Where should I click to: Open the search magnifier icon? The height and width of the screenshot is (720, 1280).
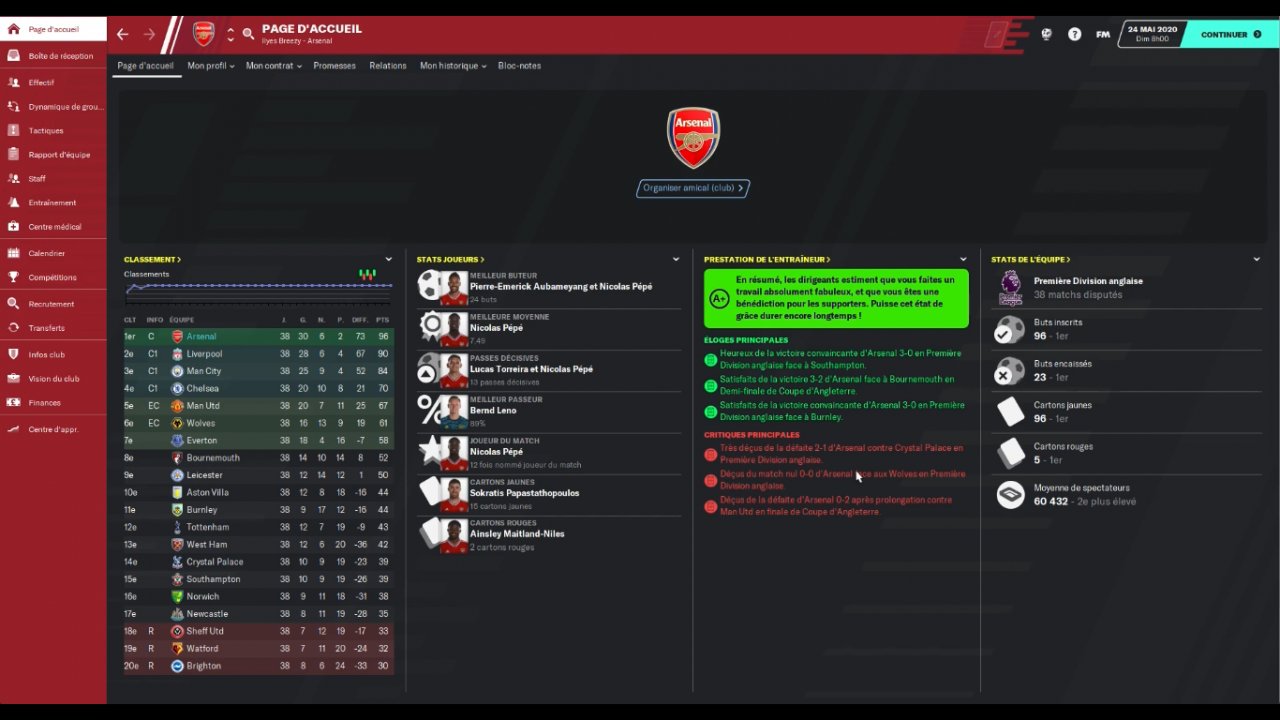click(x=248, y=34)
